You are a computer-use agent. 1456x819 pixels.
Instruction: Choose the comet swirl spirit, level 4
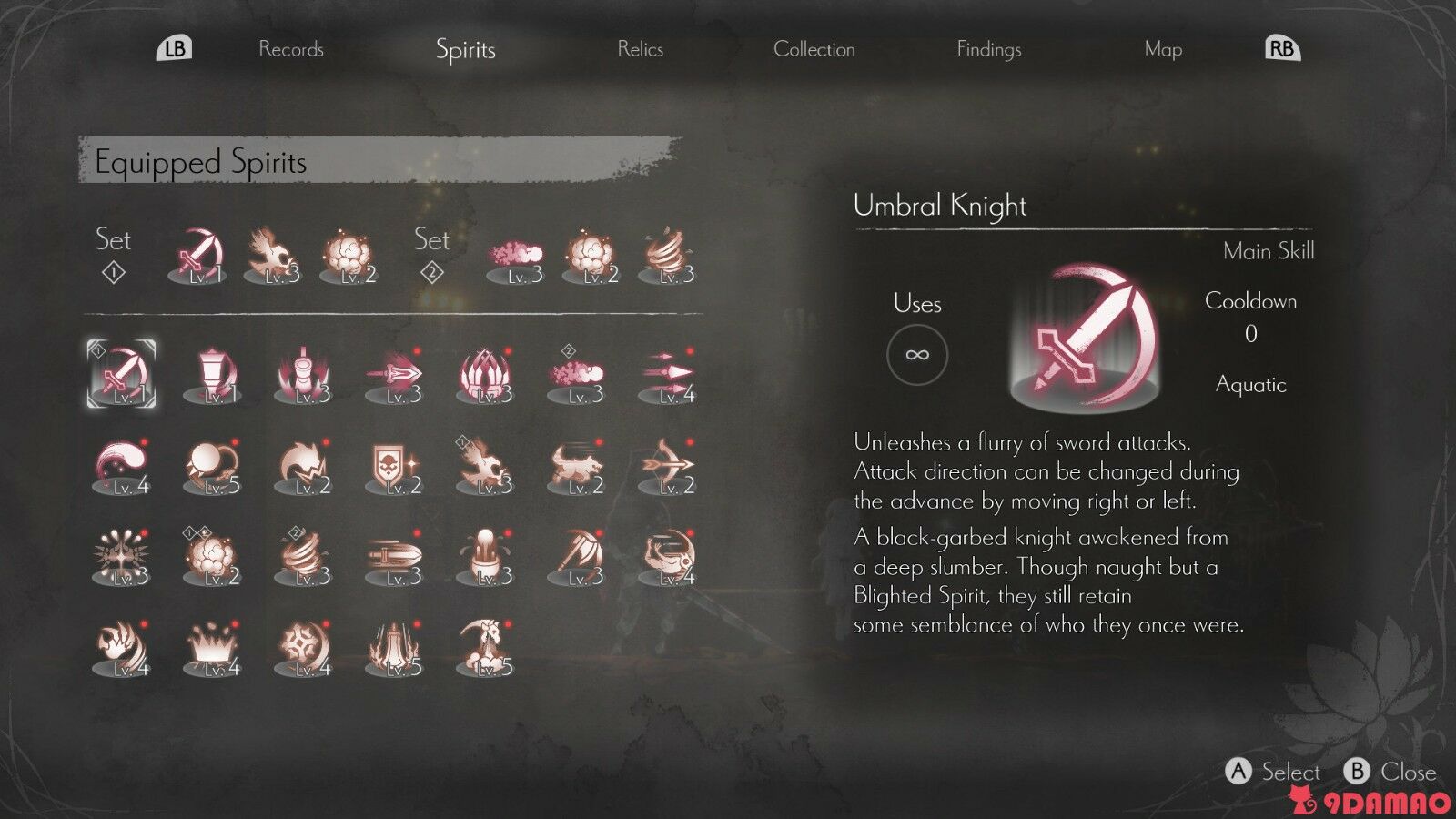coord(121,468)
